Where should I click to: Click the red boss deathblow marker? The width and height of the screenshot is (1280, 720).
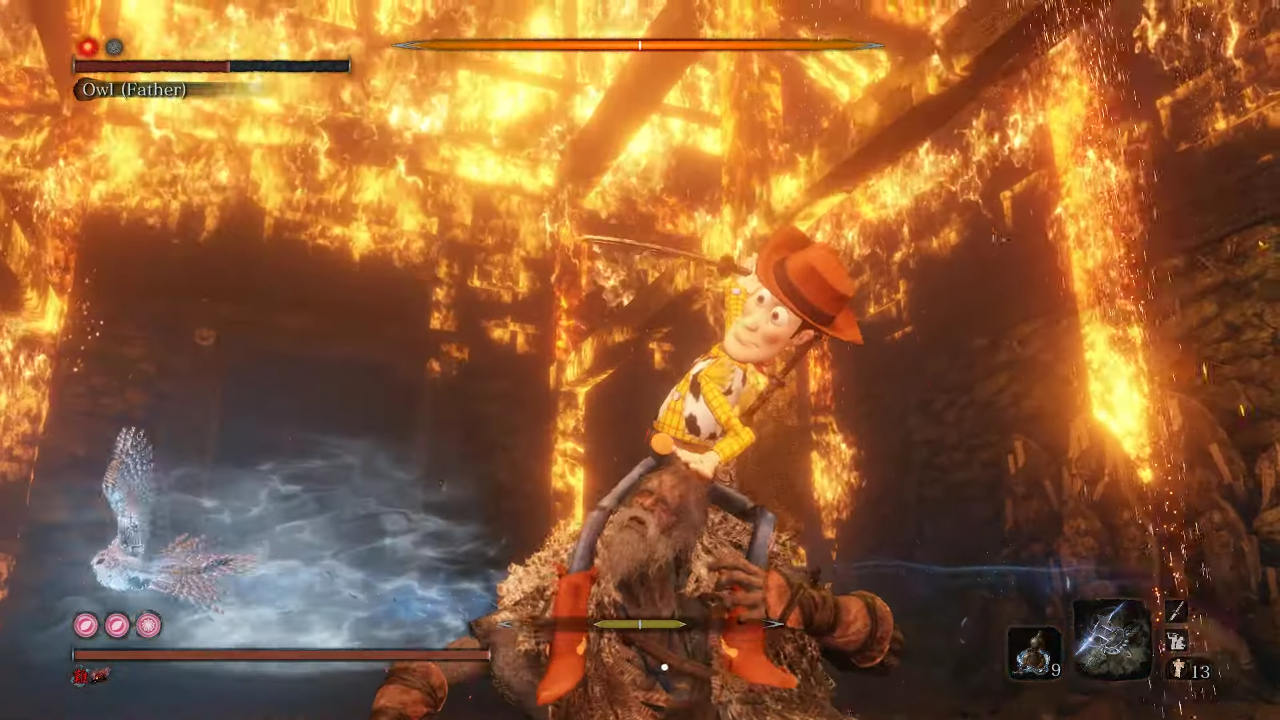(x=88, y=47)
